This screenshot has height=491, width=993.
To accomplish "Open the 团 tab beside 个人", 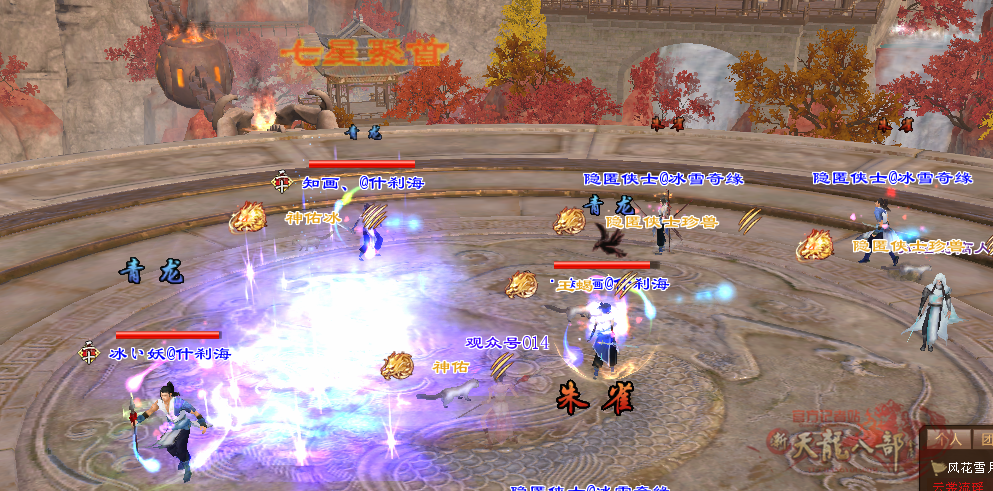I will (984, 438).
